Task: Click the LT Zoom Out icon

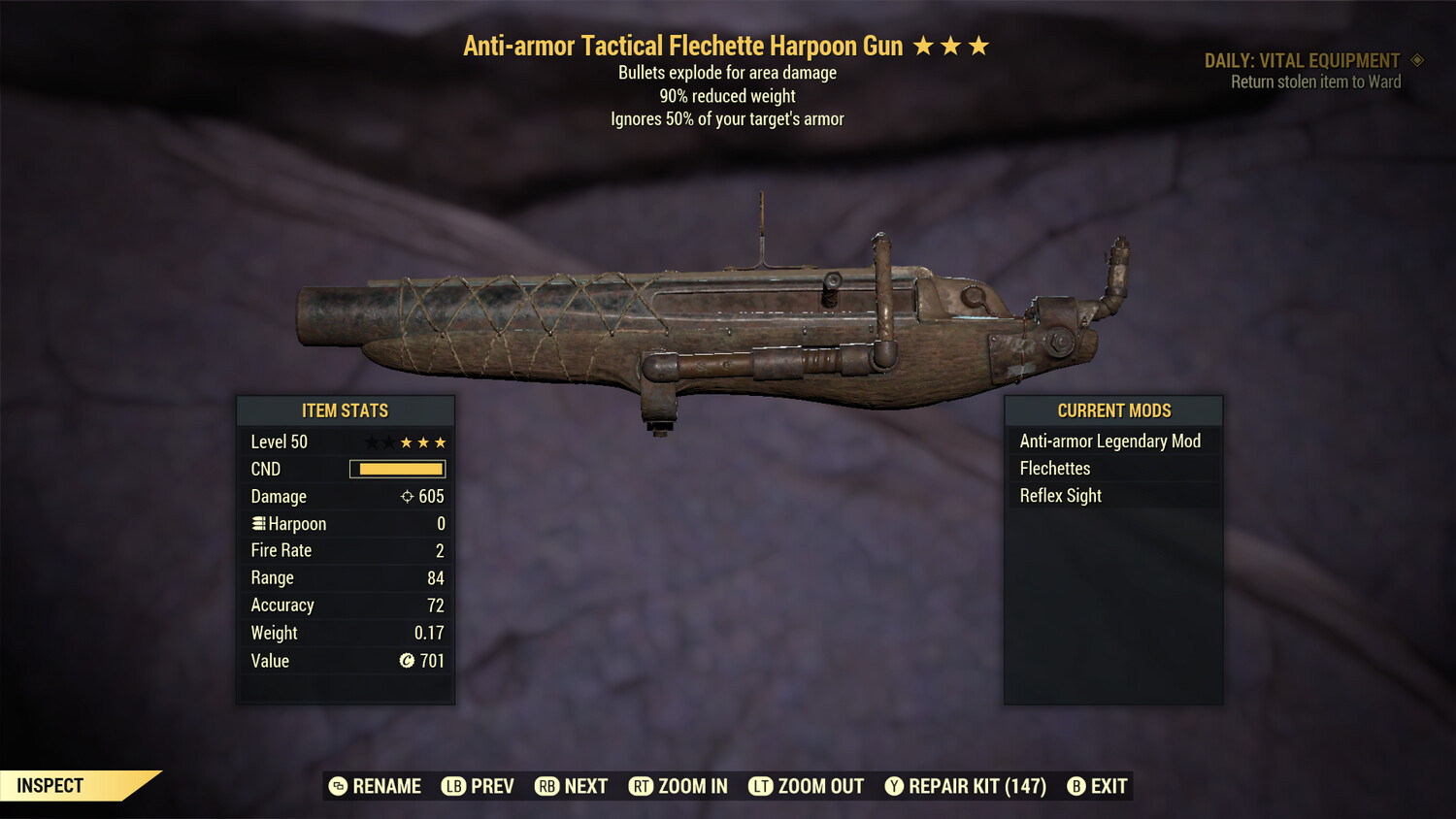Action: (x=761, y=786)
